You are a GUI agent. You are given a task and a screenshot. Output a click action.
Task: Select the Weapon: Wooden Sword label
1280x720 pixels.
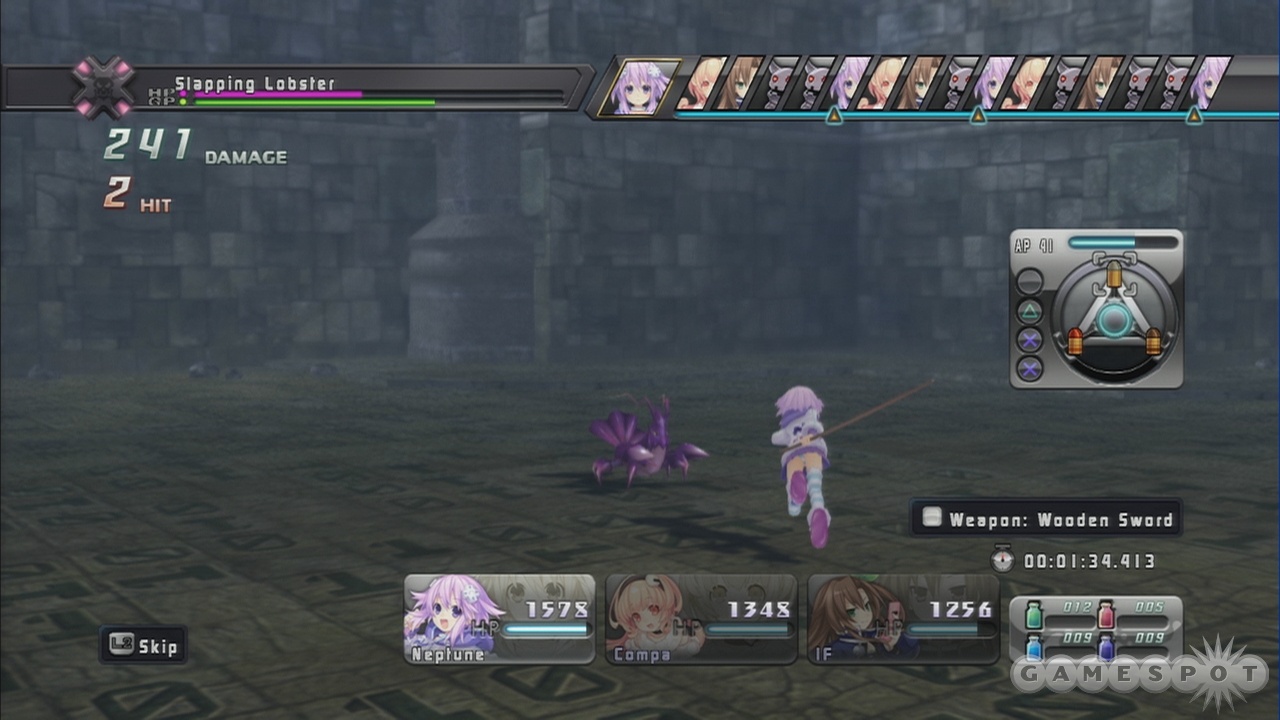(x=1047, y=519)
